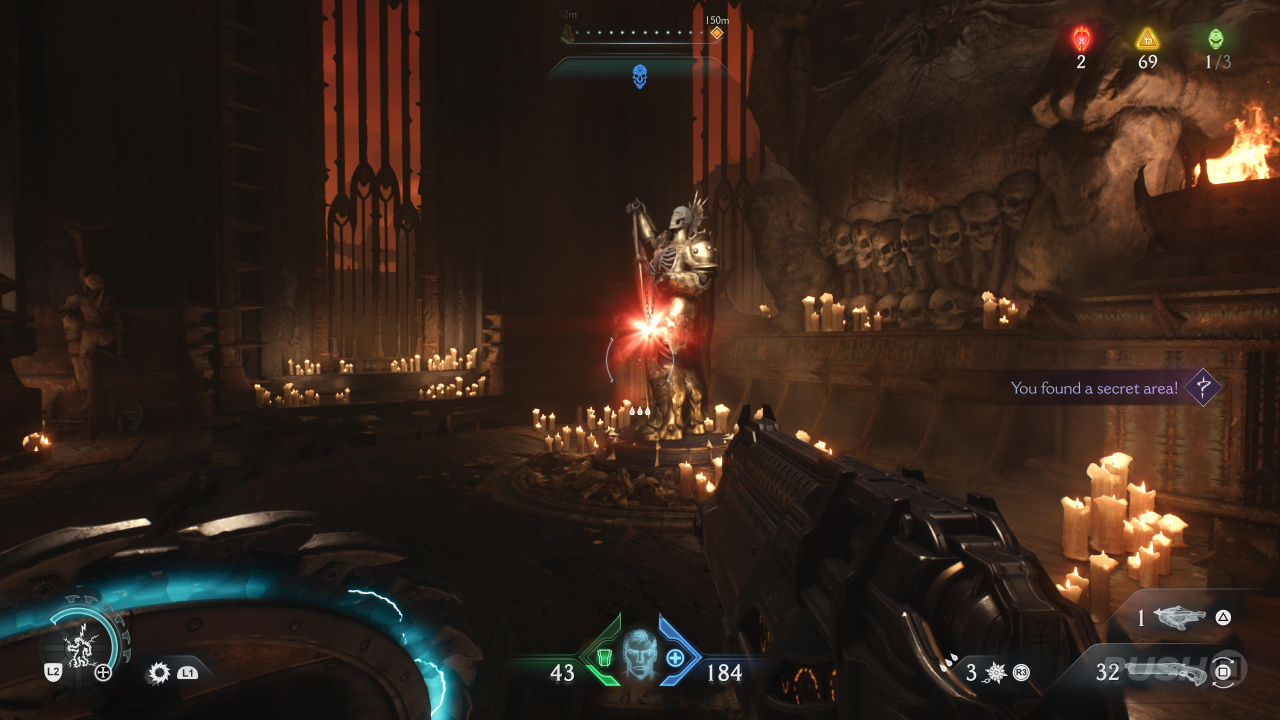Viewport: 1280px width, 720px height.
Task: Click the melee gauntlet charges icon
Action: (x=995, y=673)
